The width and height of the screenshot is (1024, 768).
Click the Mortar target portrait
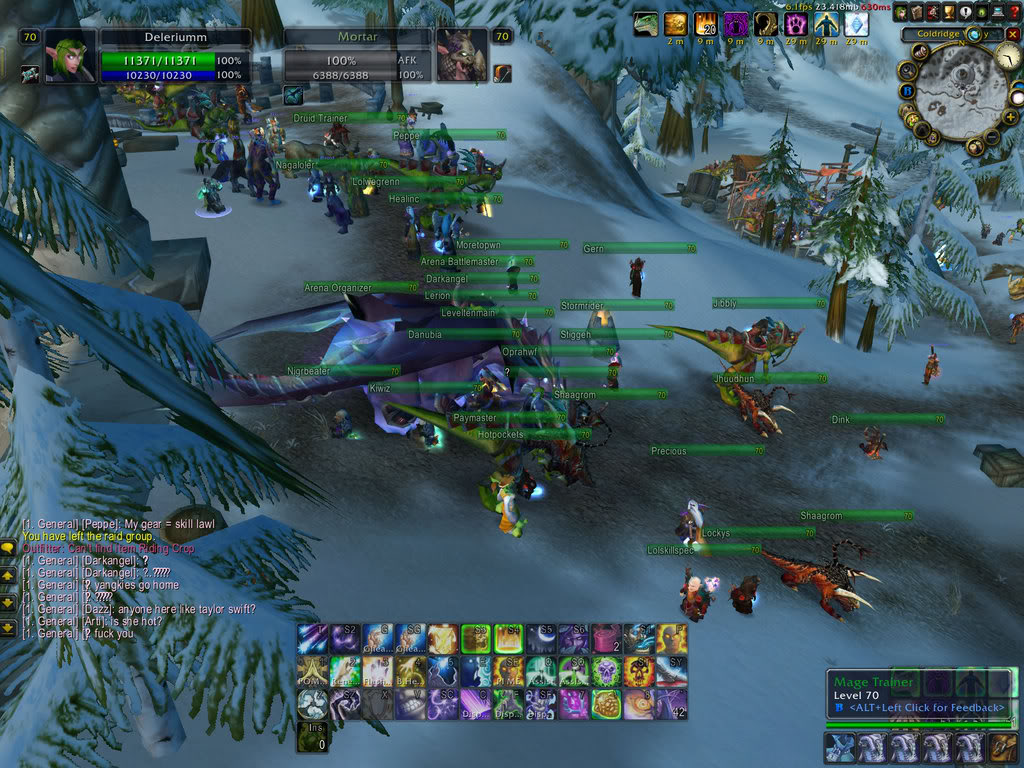460,57
